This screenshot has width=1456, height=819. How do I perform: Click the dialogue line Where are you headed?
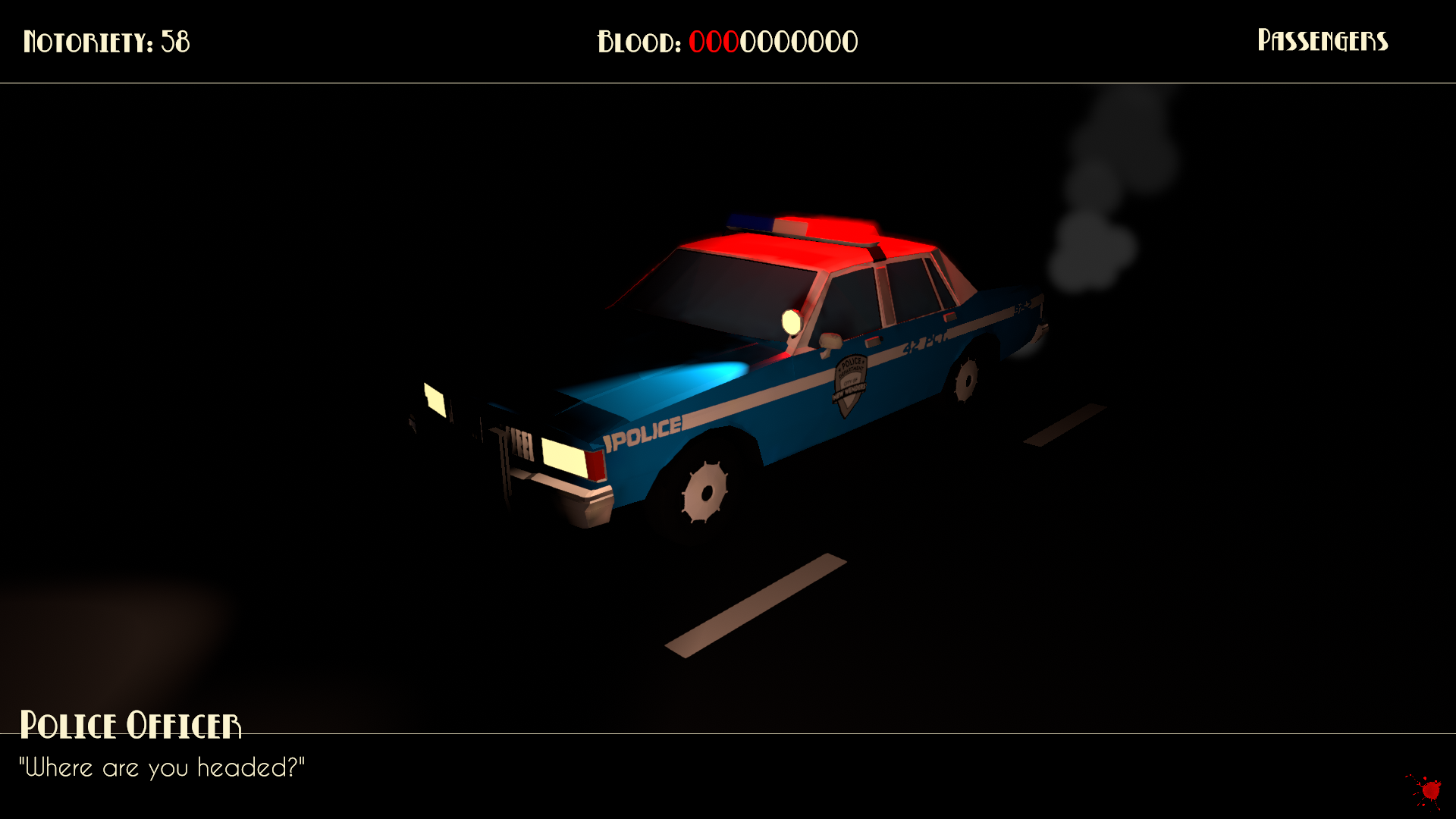point(163,767)
